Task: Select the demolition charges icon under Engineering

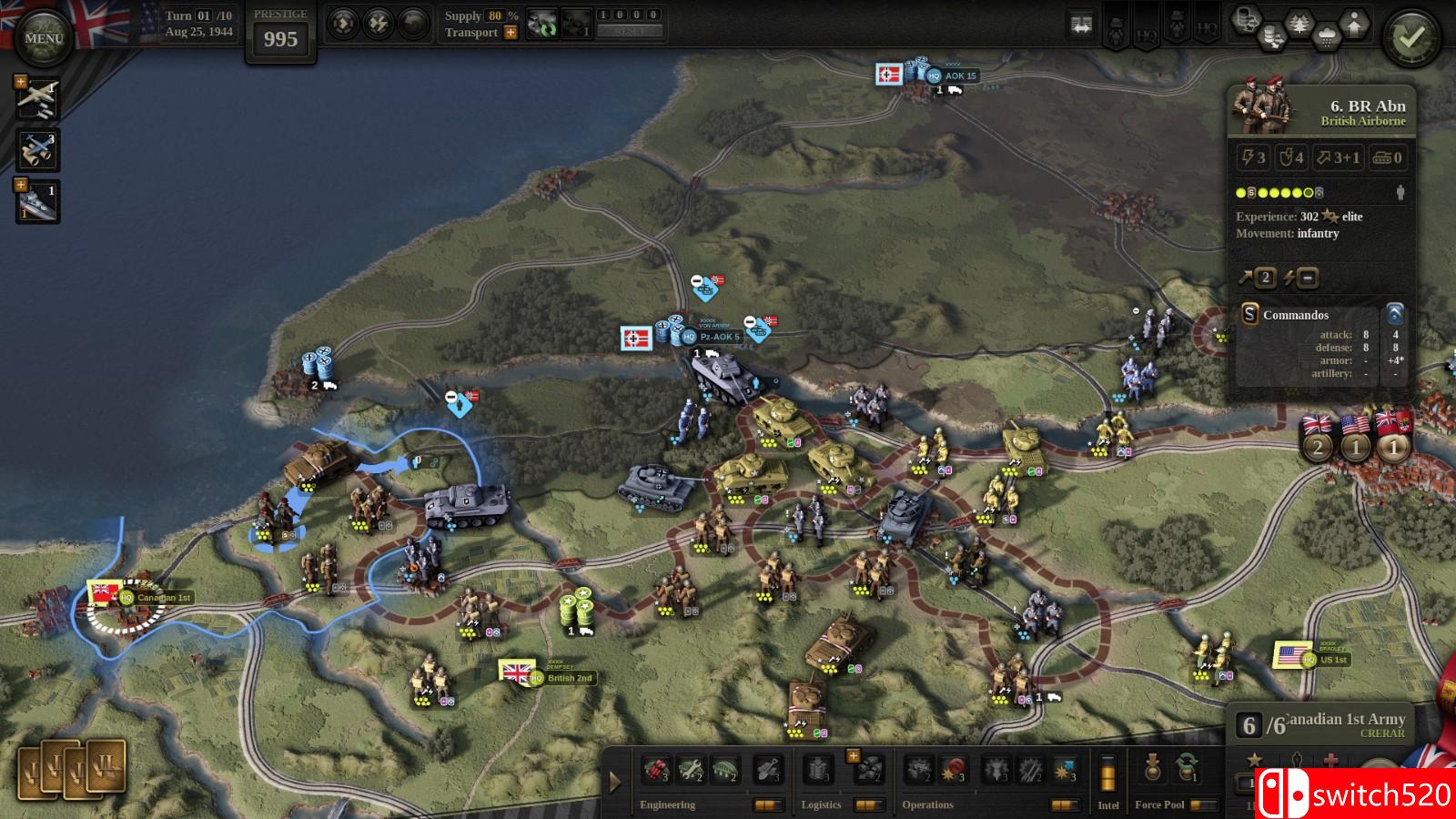Action: 654,769
